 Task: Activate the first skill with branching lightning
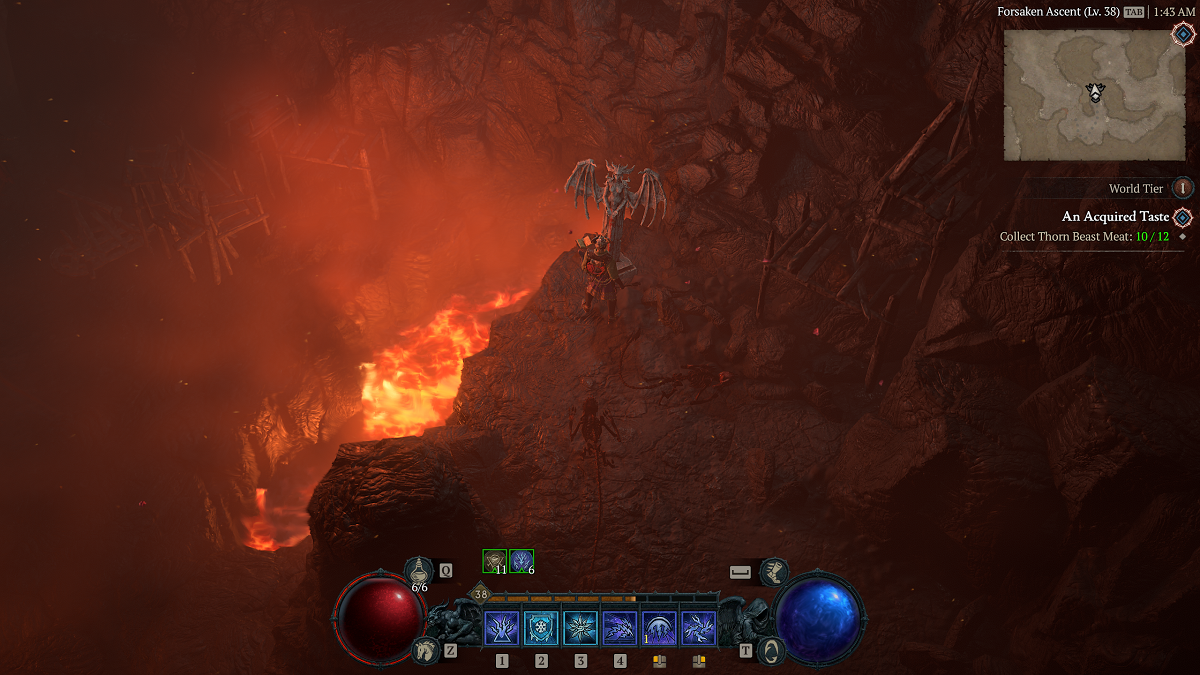[x=501, y=628]
